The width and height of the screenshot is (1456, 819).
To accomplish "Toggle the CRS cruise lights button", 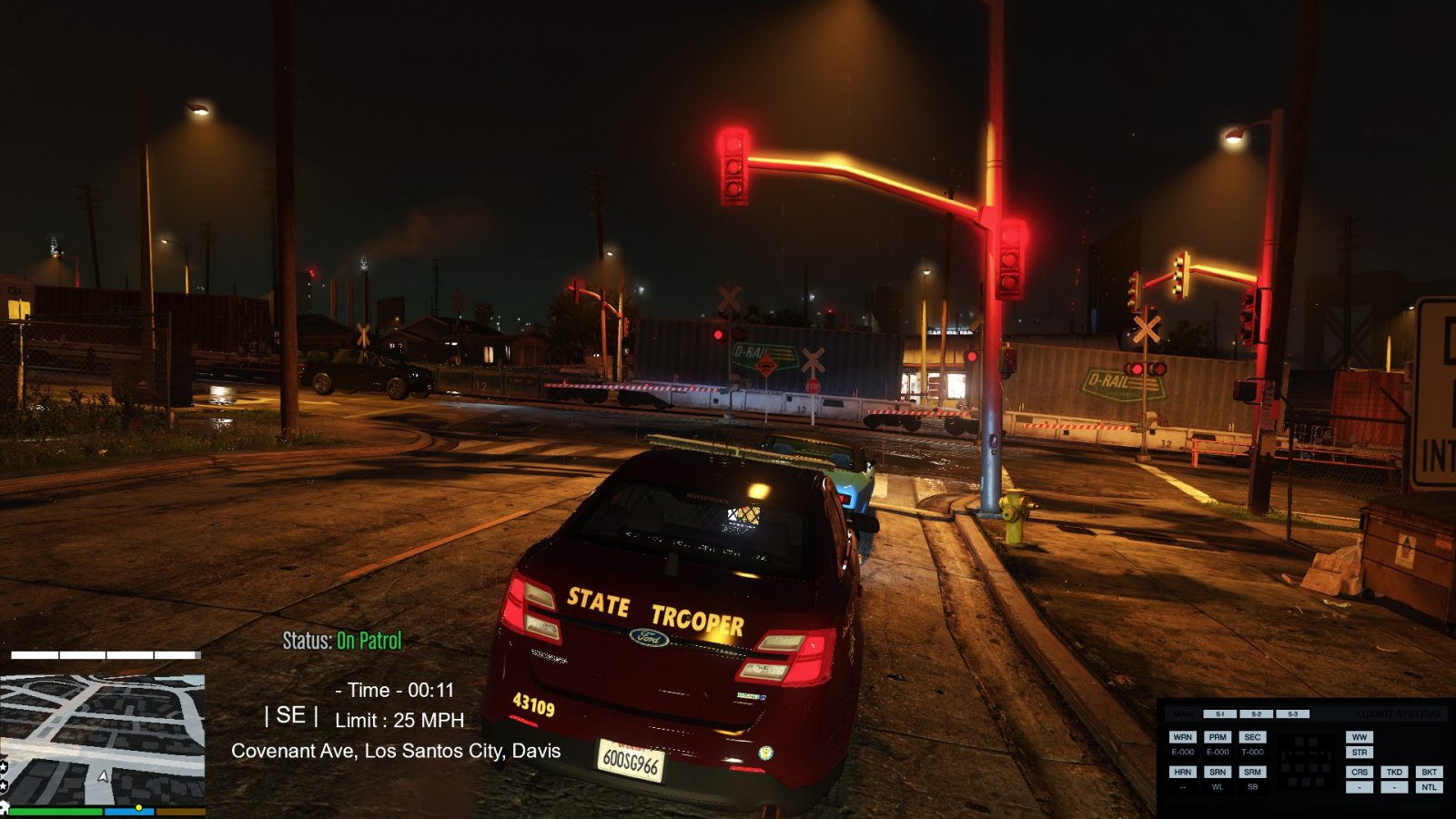I will point(1360,772).
